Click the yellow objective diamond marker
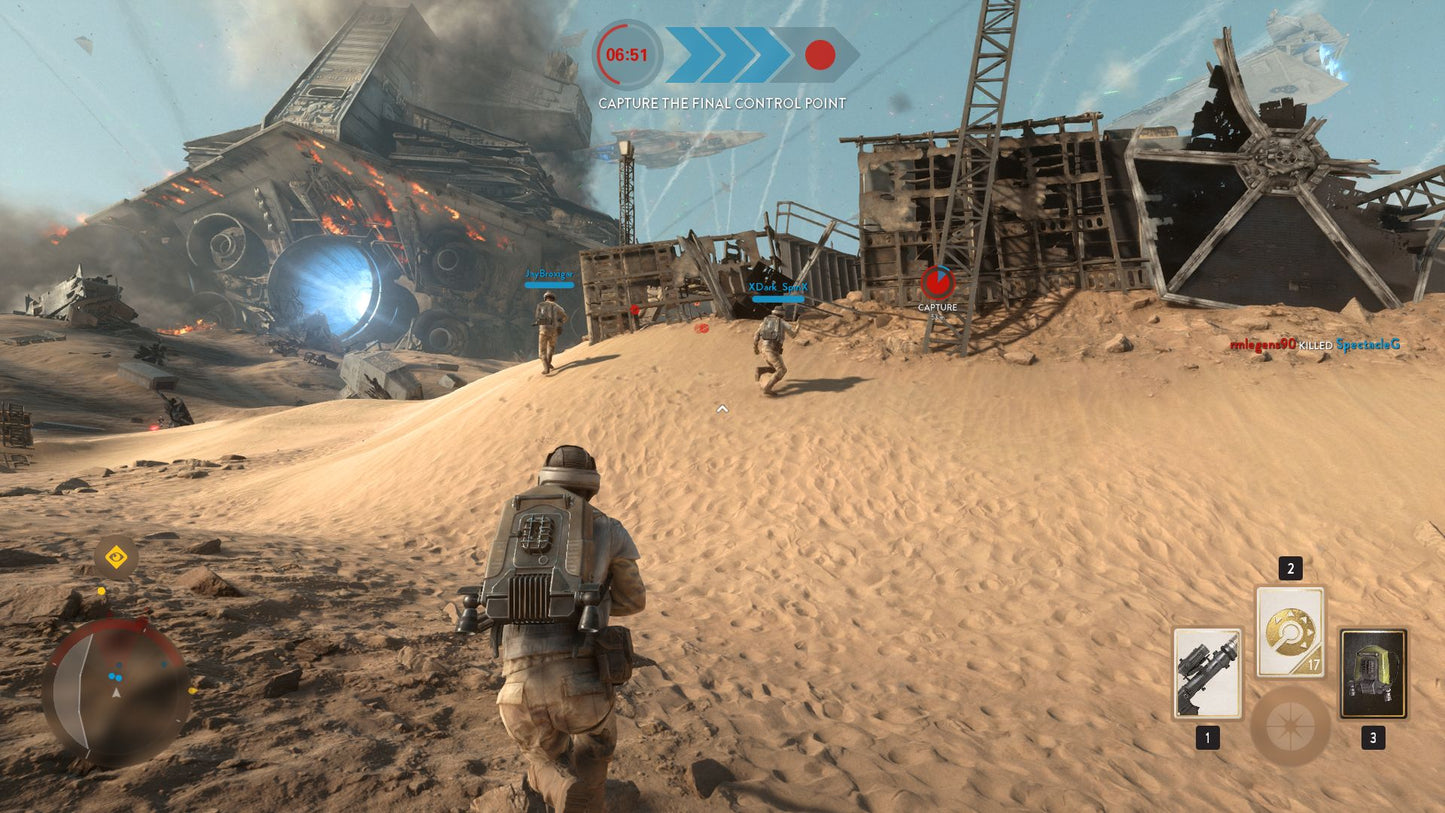Image resolution: width=1445 pixels, height=813 pixels. coord(117,557)
